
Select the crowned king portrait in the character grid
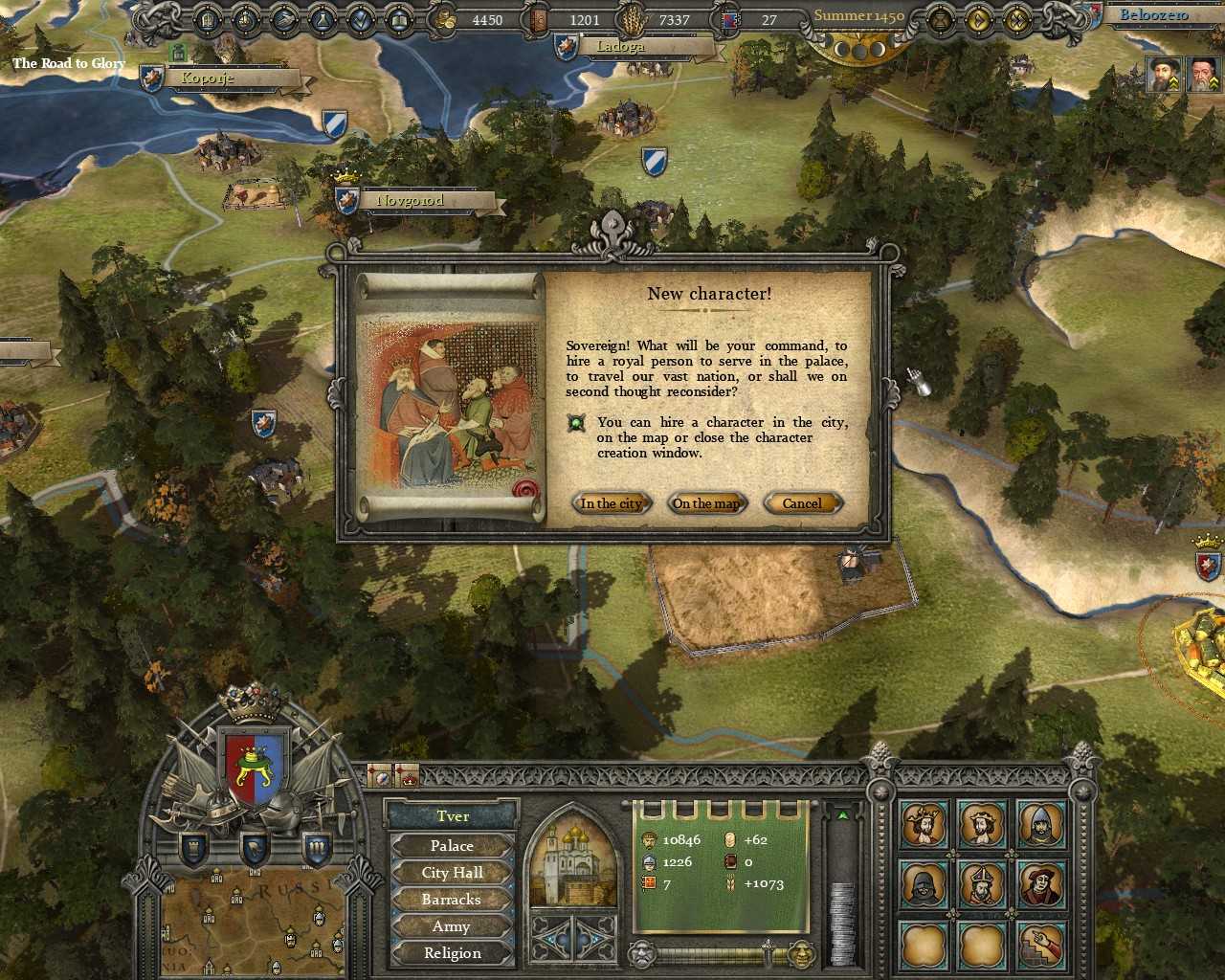pyautogui.click(x=924, y=824)
